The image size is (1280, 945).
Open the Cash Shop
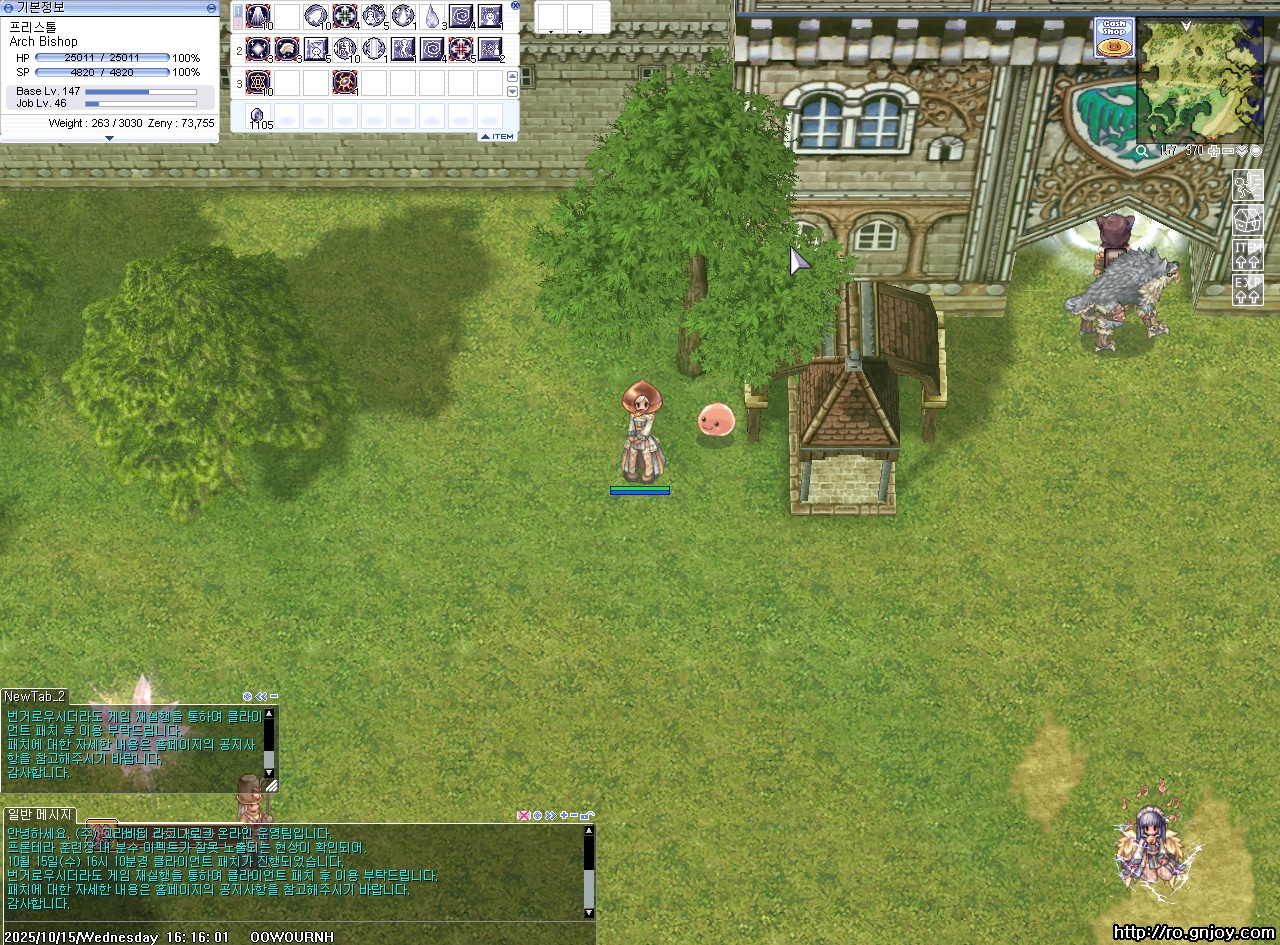(1113, 36)
